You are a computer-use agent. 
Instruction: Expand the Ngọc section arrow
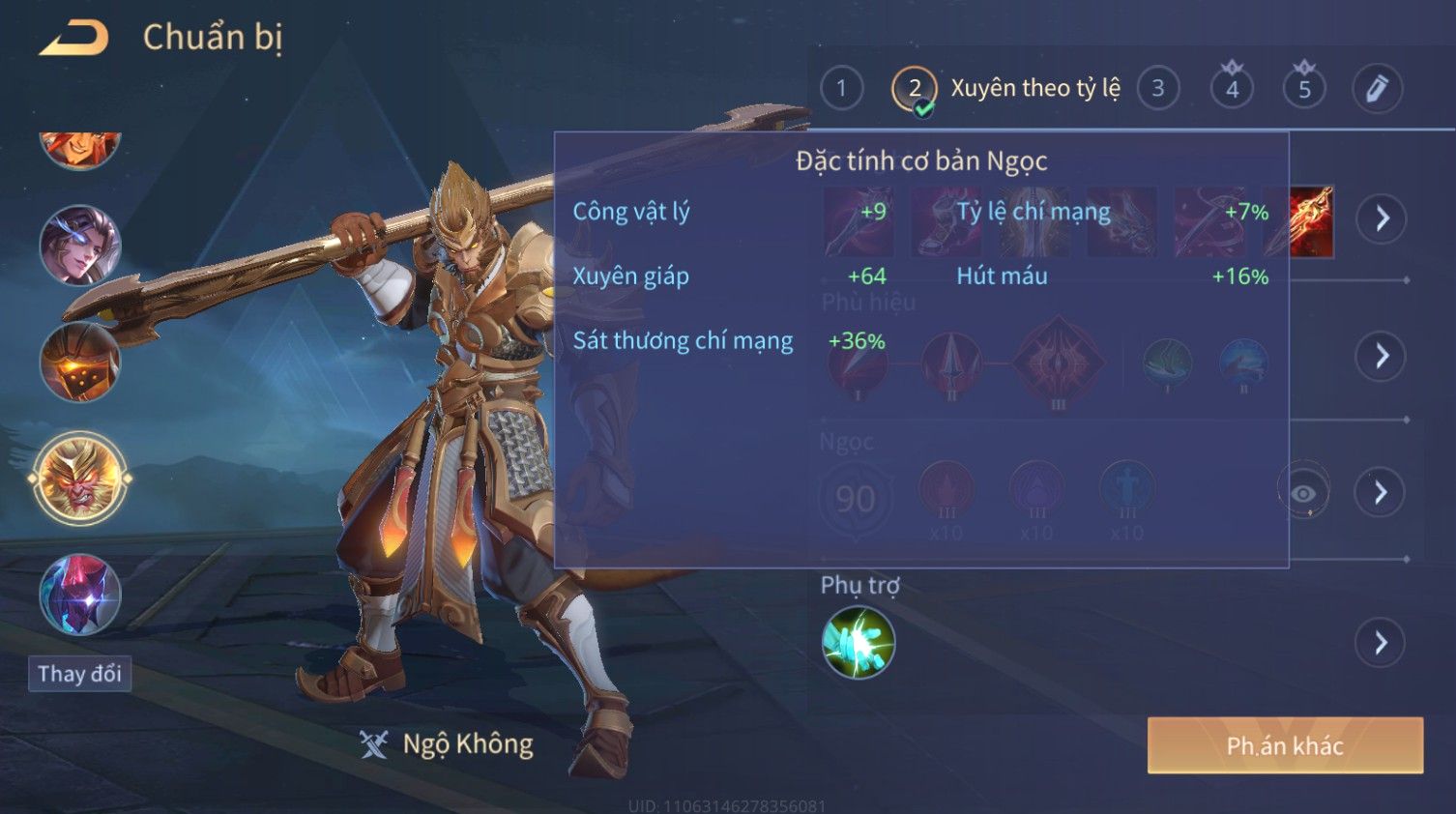pos(1382,493)
